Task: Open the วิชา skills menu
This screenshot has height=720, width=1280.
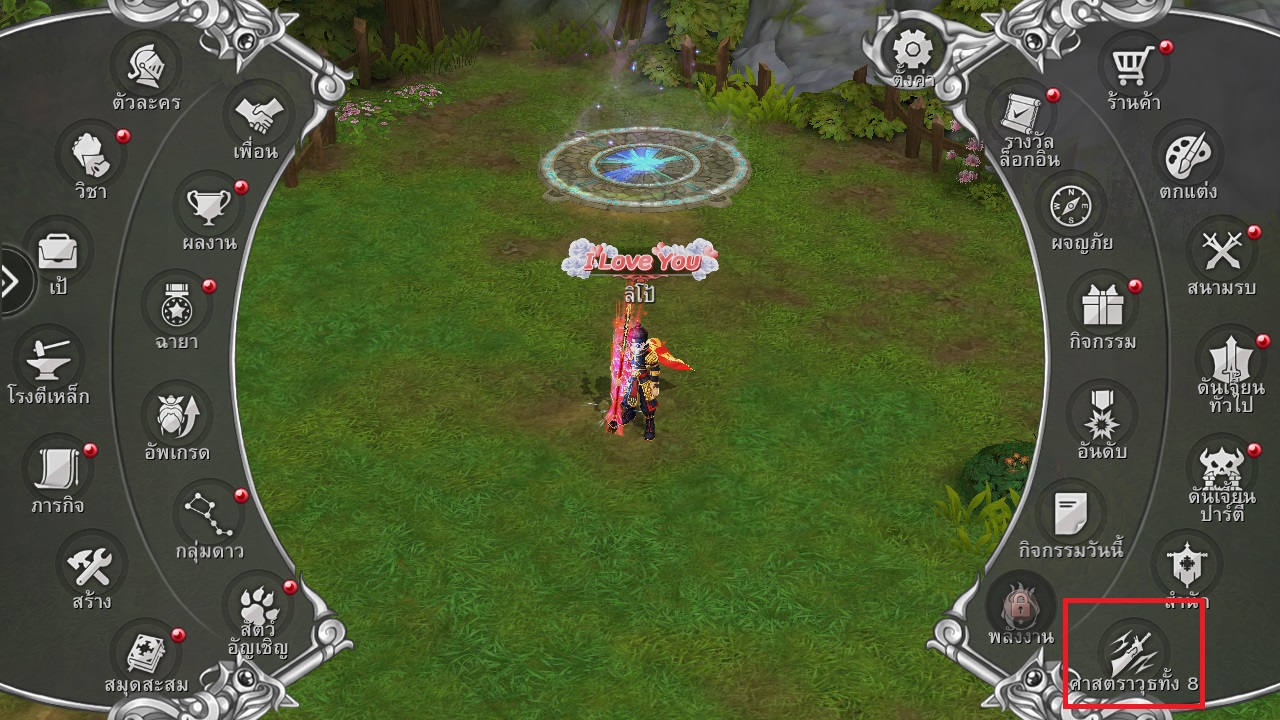Action: point(91,156)
